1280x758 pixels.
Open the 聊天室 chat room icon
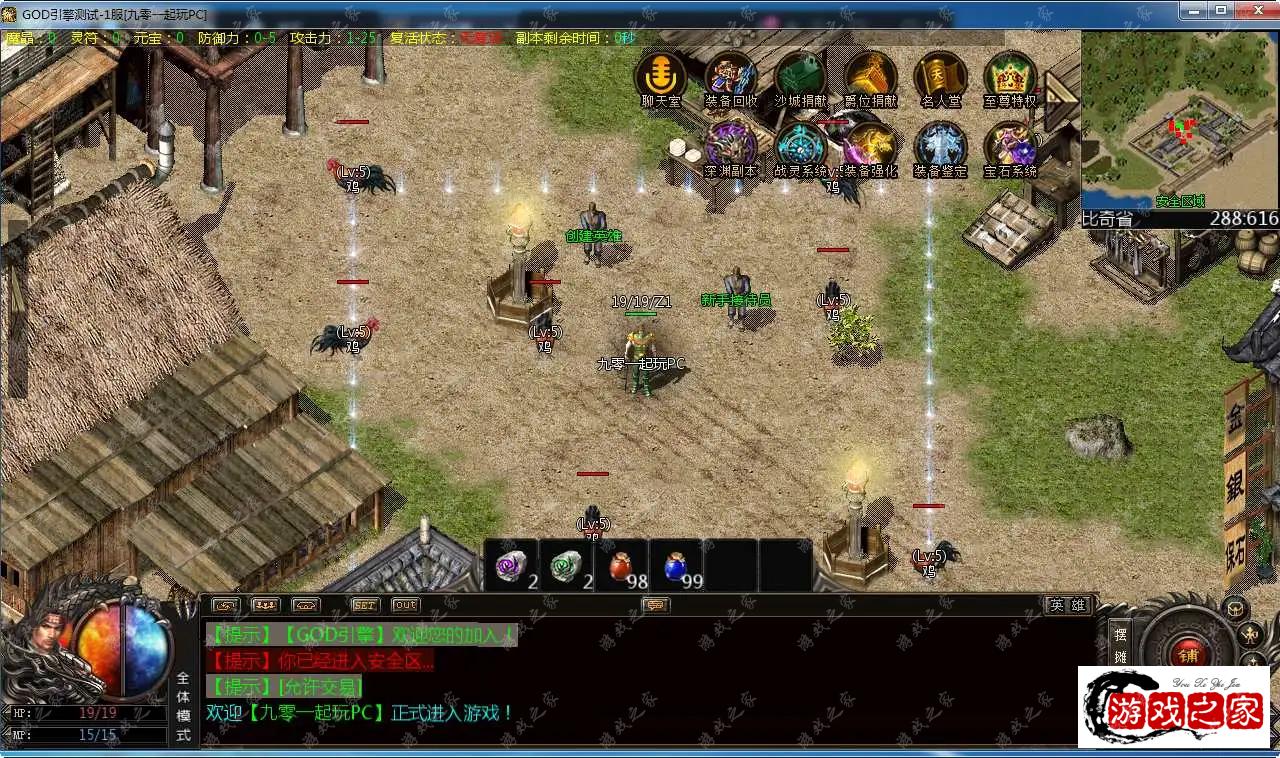[661, 77]
